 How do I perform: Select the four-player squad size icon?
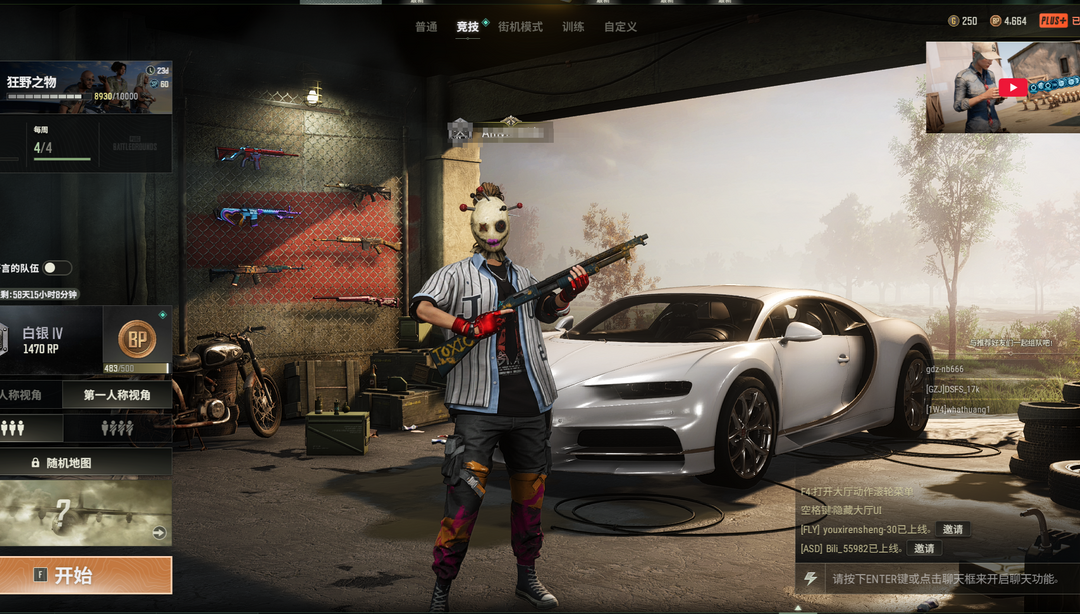[117, 428]
